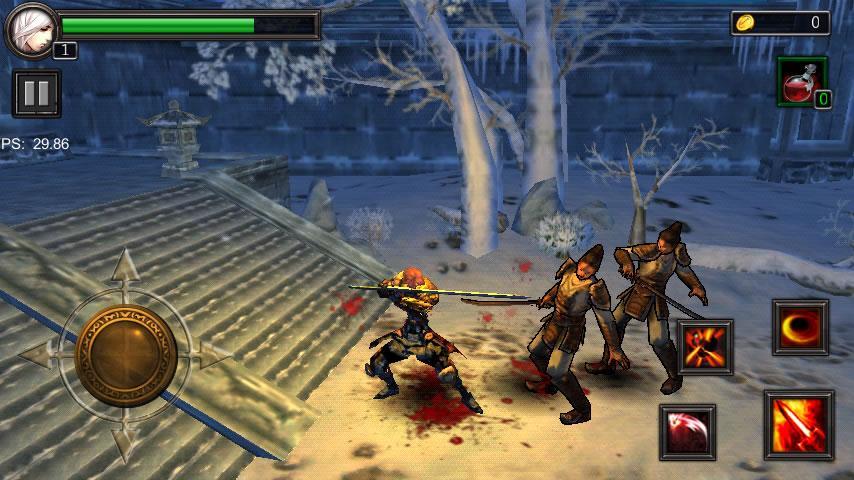Pause the game

point(37,94)
